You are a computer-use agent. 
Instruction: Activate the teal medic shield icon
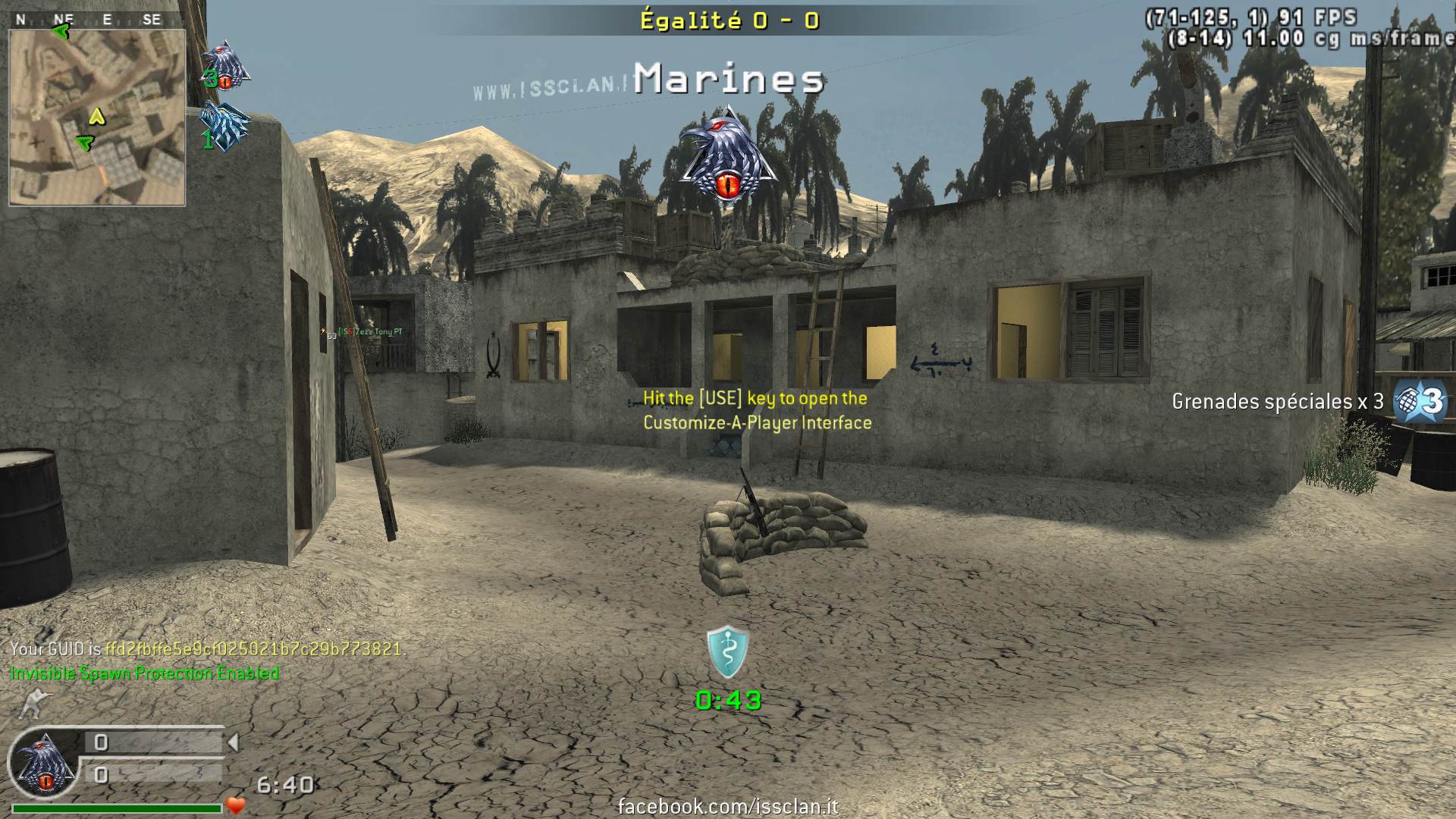click(x=728, y=652)
